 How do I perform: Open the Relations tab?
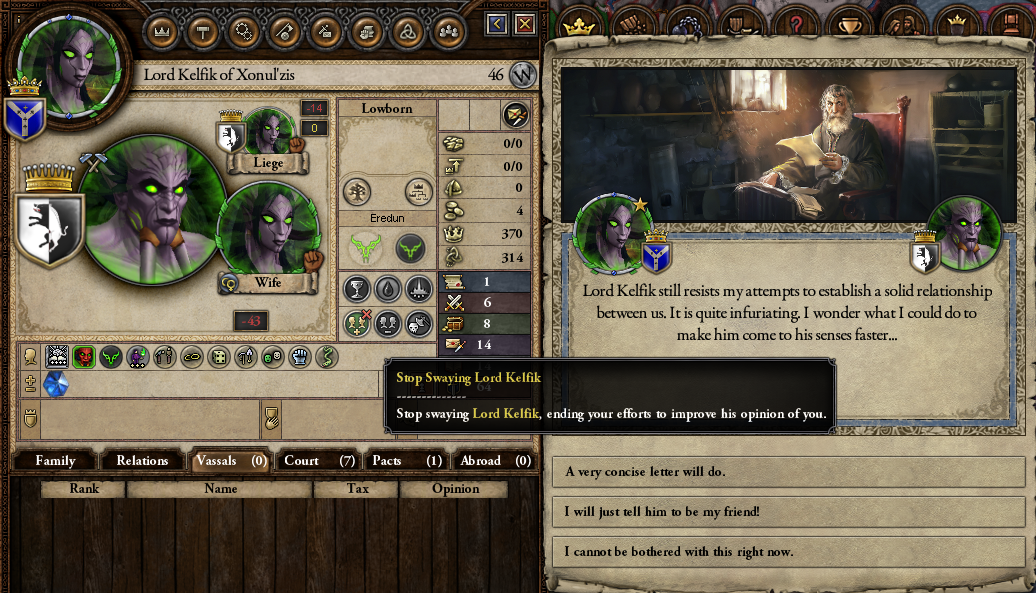click(142, 460)
